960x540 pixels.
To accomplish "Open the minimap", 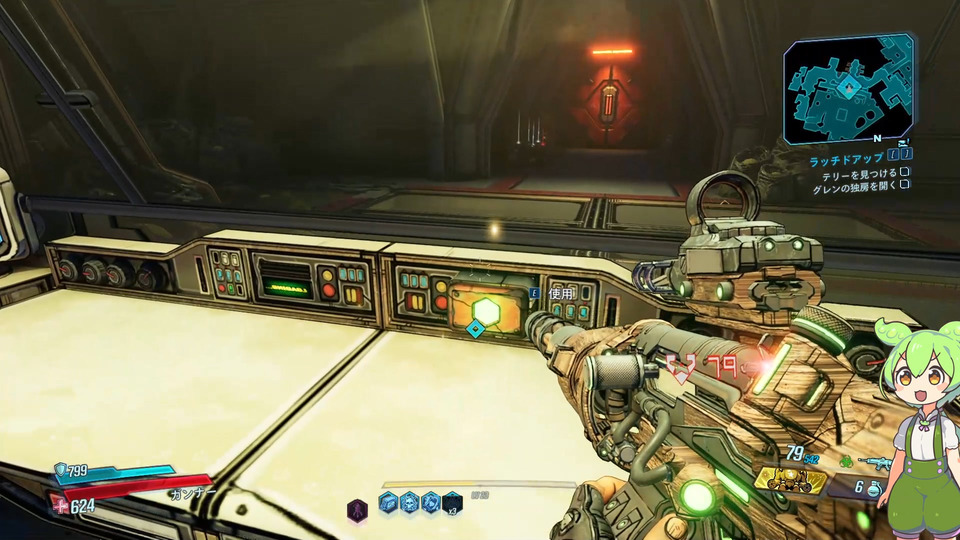I will pos(848,88).
